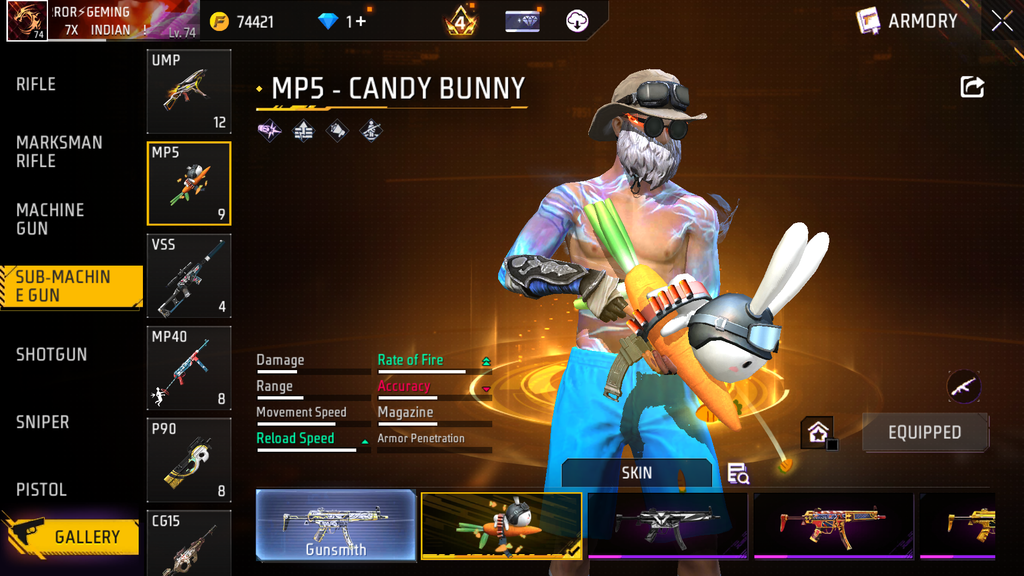Choose the VSS weapon tile

point(189,276)
